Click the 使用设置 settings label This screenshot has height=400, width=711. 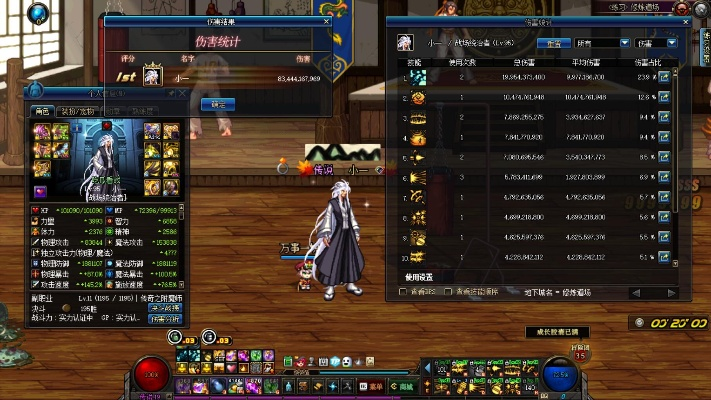[x=419, y=277]
